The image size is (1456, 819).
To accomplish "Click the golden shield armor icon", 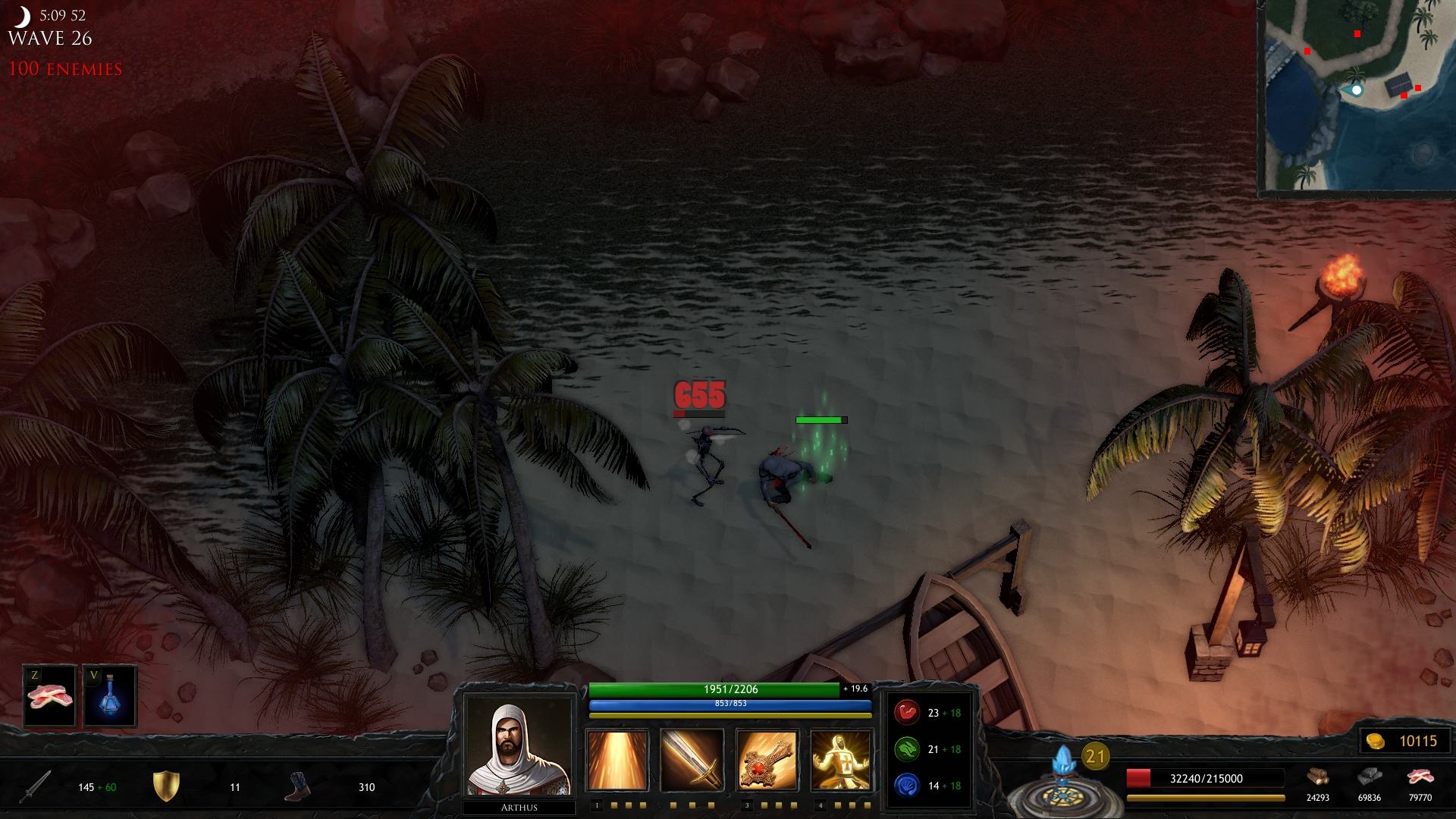I will point(165,786).
